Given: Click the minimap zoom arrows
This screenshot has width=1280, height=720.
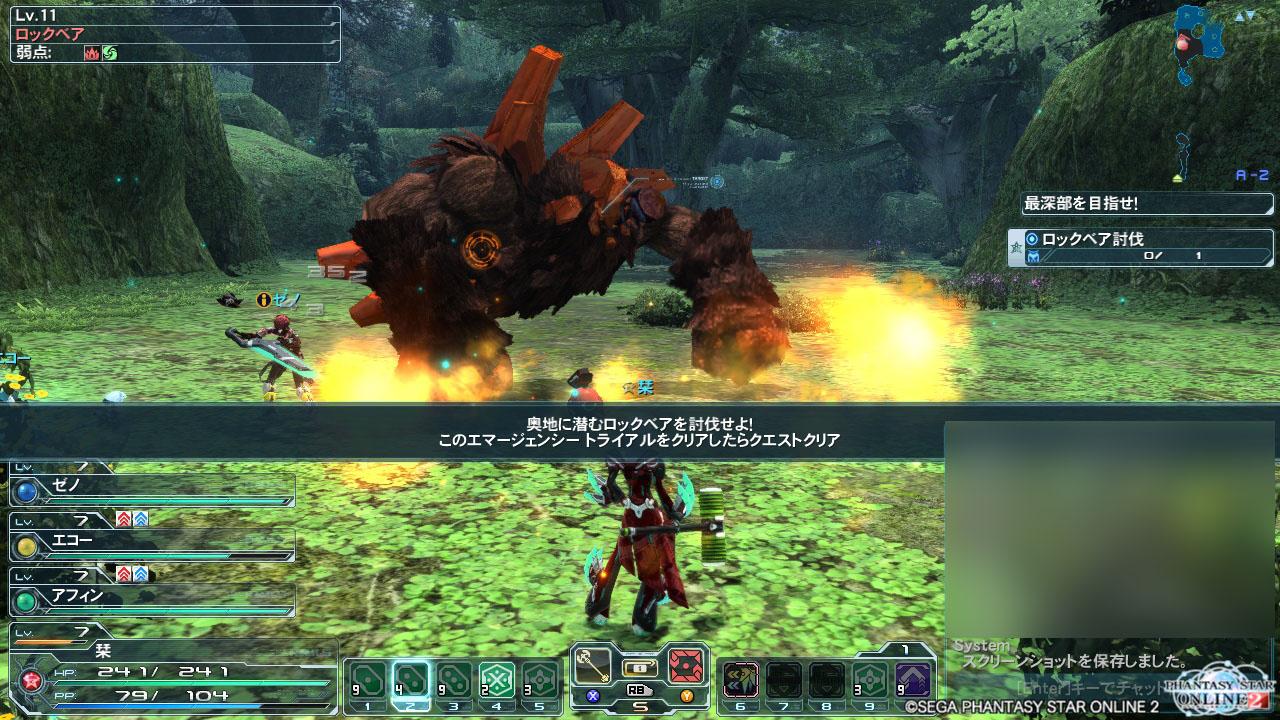Looking at the screenshot, I should coord(1245,17).
